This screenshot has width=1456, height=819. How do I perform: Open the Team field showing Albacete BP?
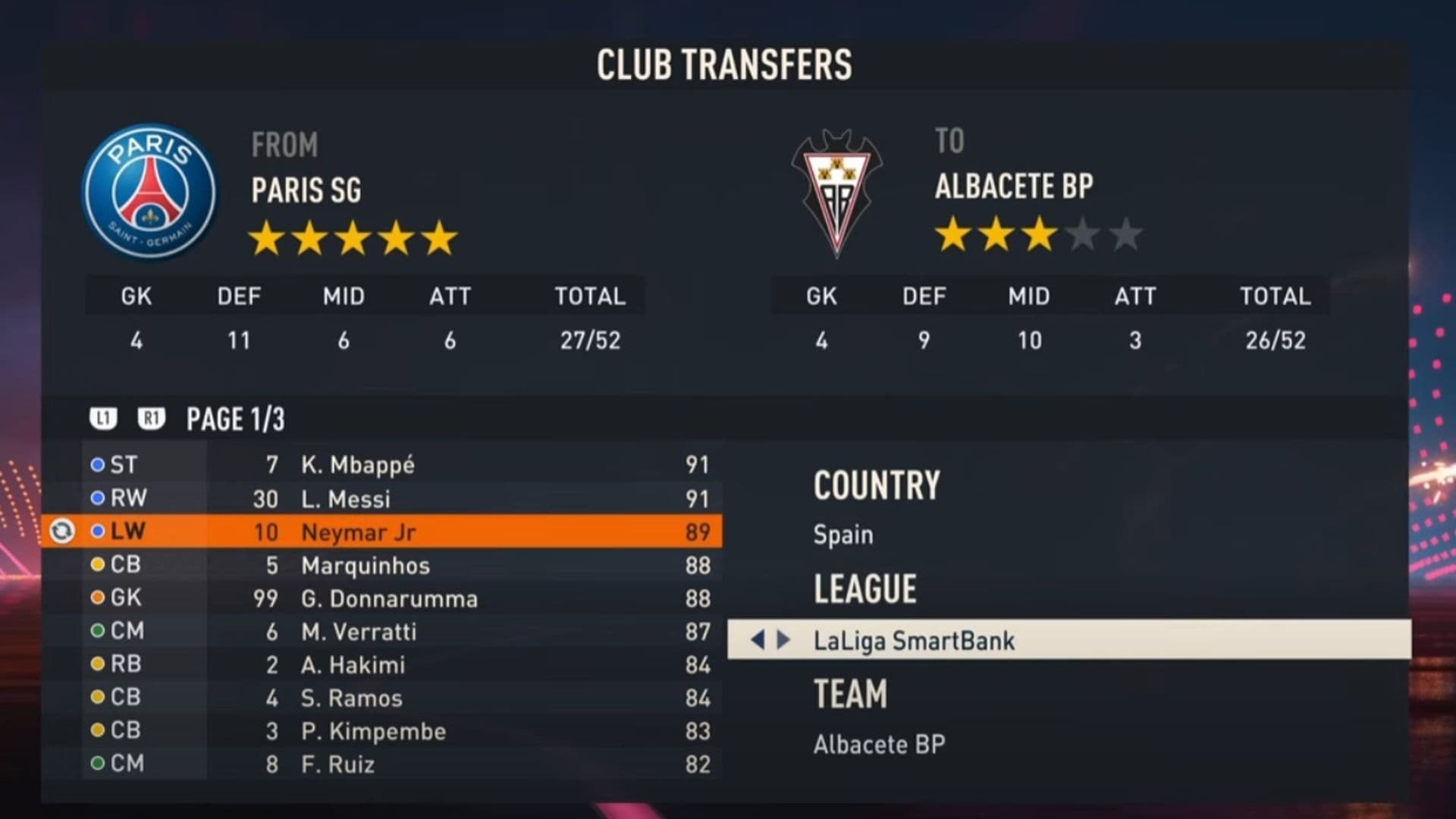click(x=879, y=745)
